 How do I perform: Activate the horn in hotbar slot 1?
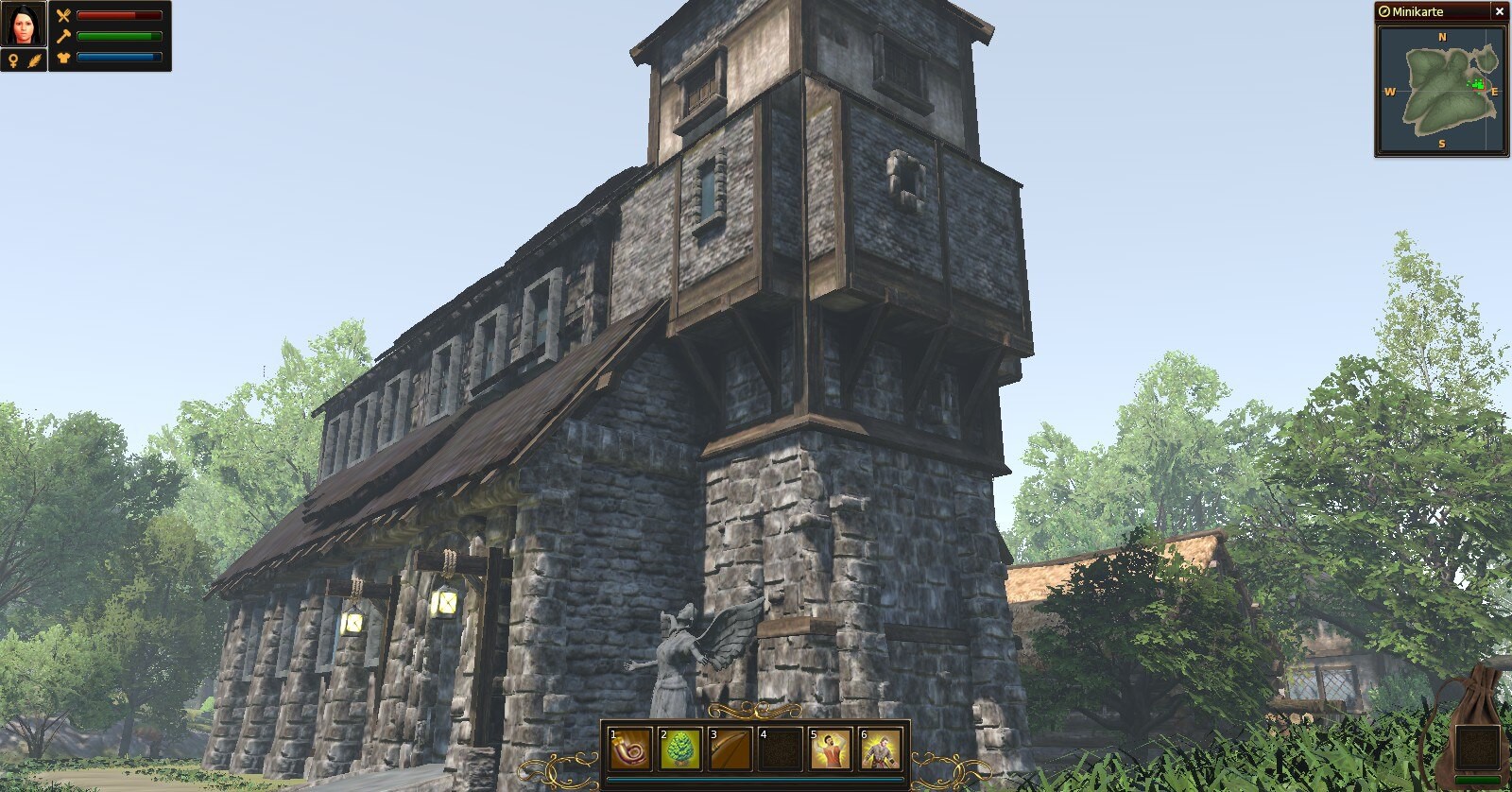click(x=630, y=749)
